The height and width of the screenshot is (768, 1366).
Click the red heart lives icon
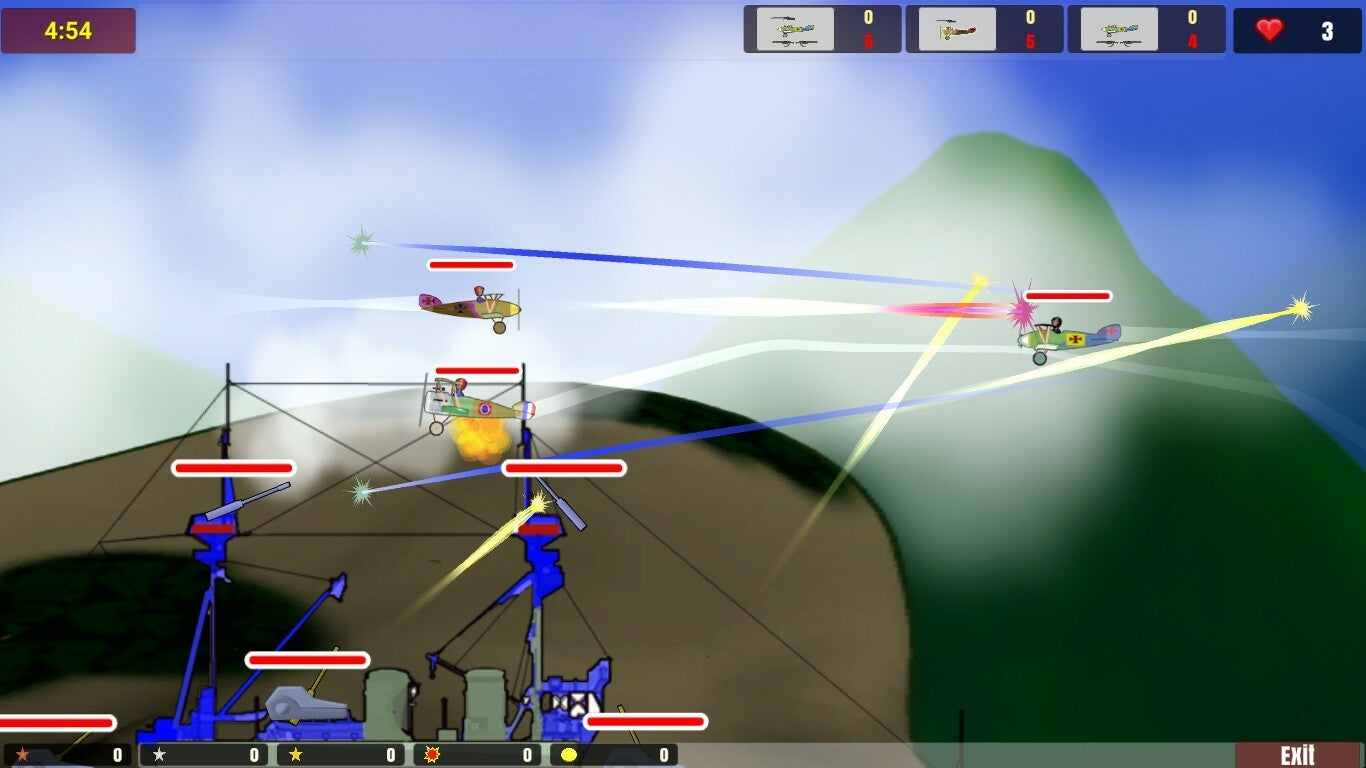(x=1271, y=31)
